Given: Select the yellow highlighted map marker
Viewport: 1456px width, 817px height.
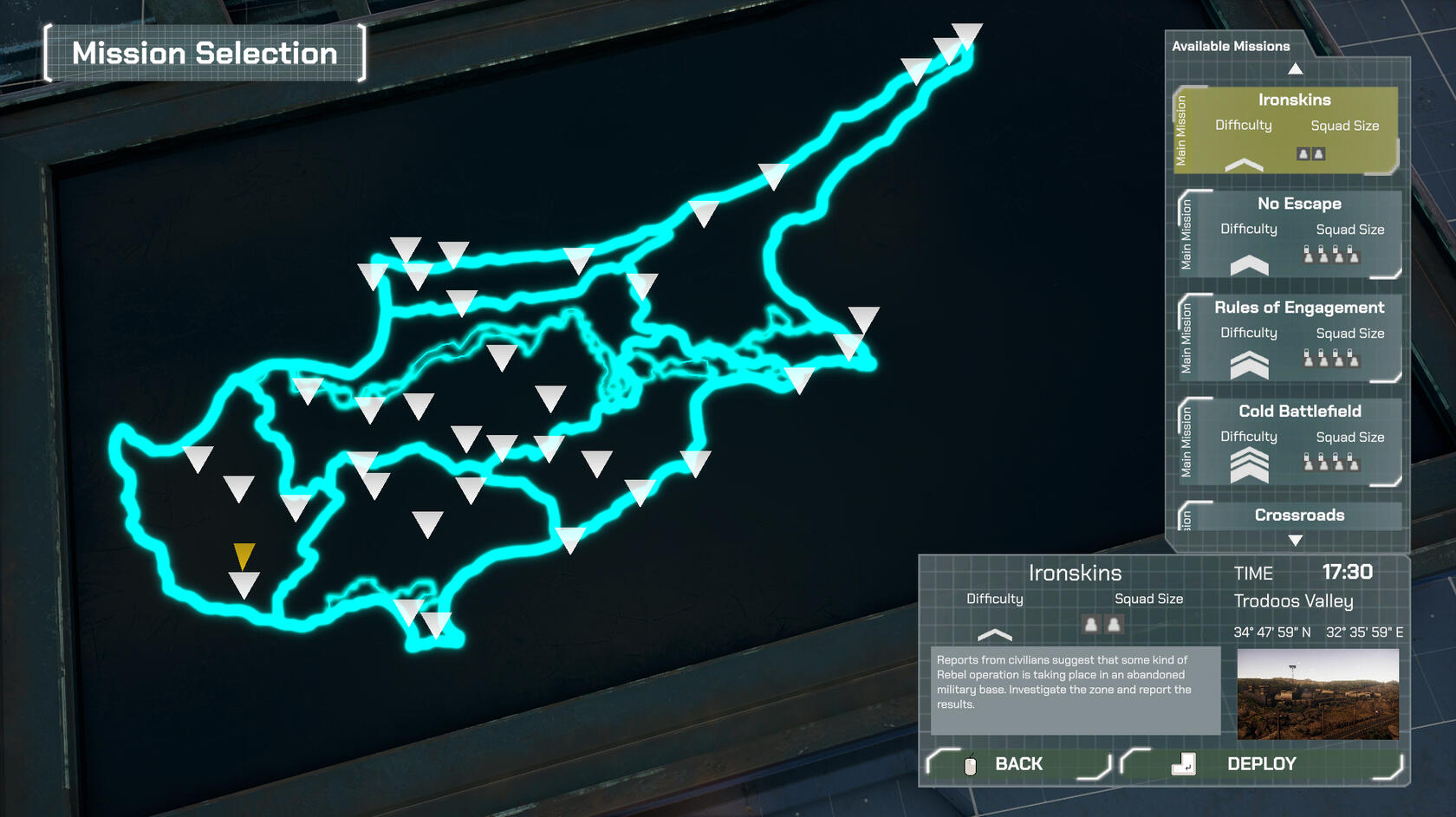Looking at the screenshot, I should pyautogui.click(x=244, y=554).
